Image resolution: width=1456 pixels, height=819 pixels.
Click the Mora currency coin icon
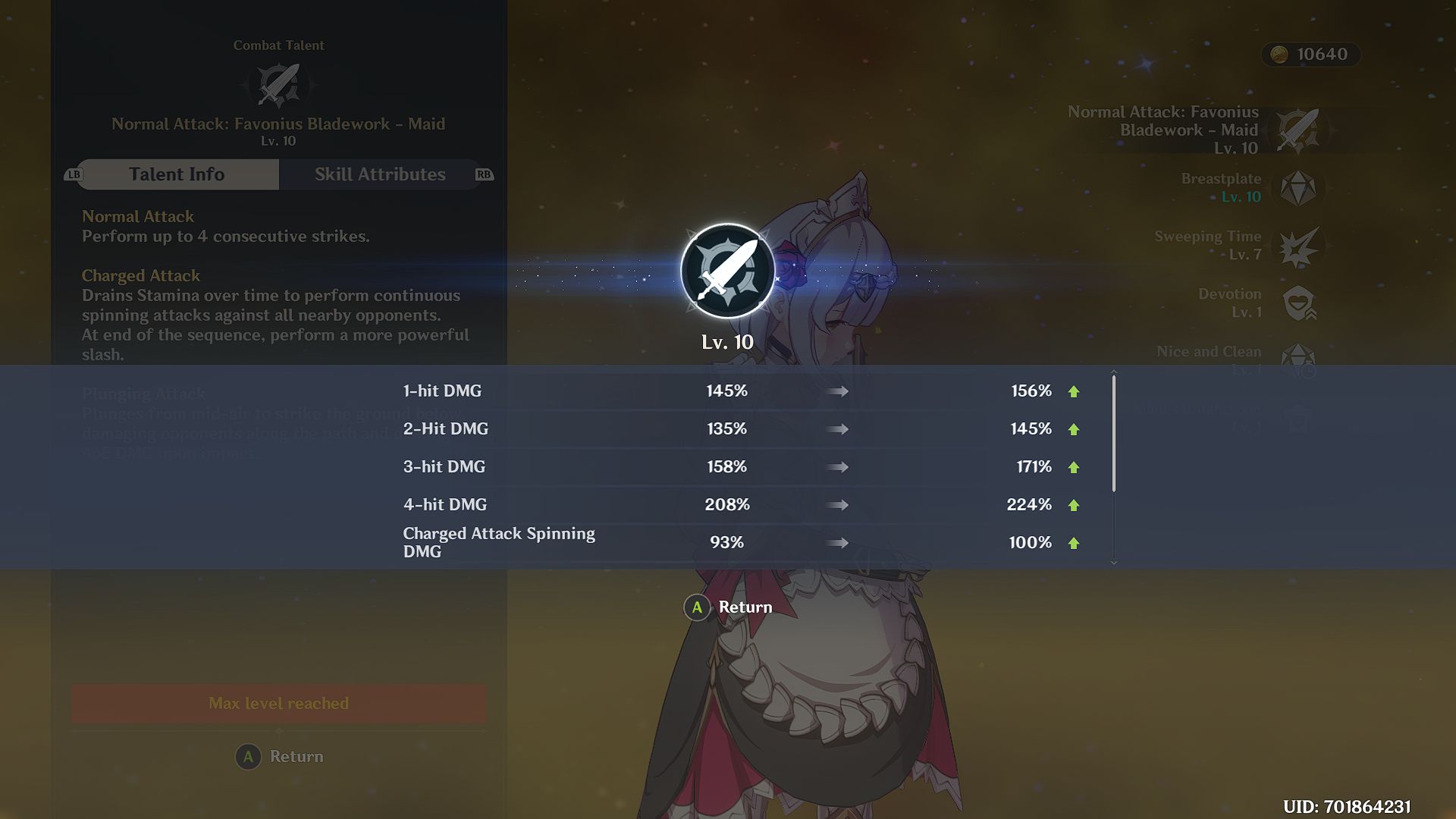point(1279,55)
